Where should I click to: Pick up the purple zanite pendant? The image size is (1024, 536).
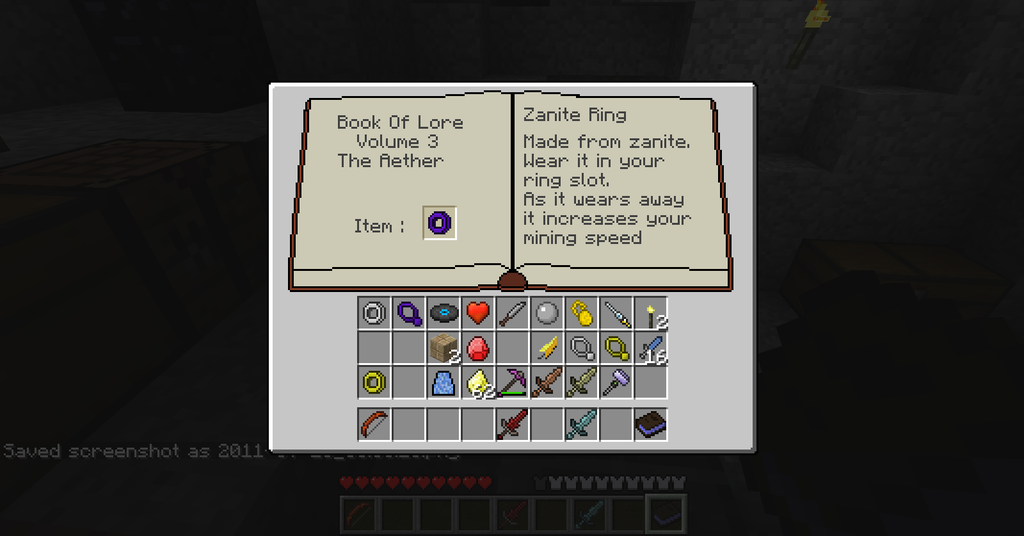tap(408, 314)
